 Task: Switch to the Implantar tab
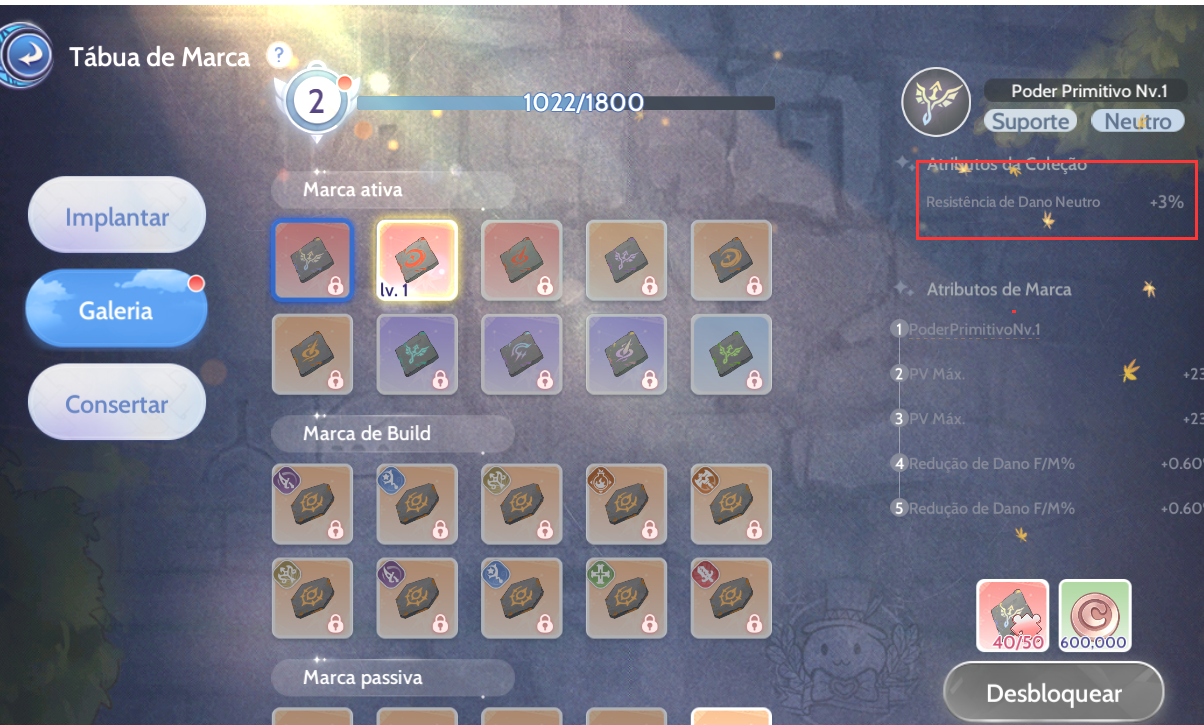117,216
